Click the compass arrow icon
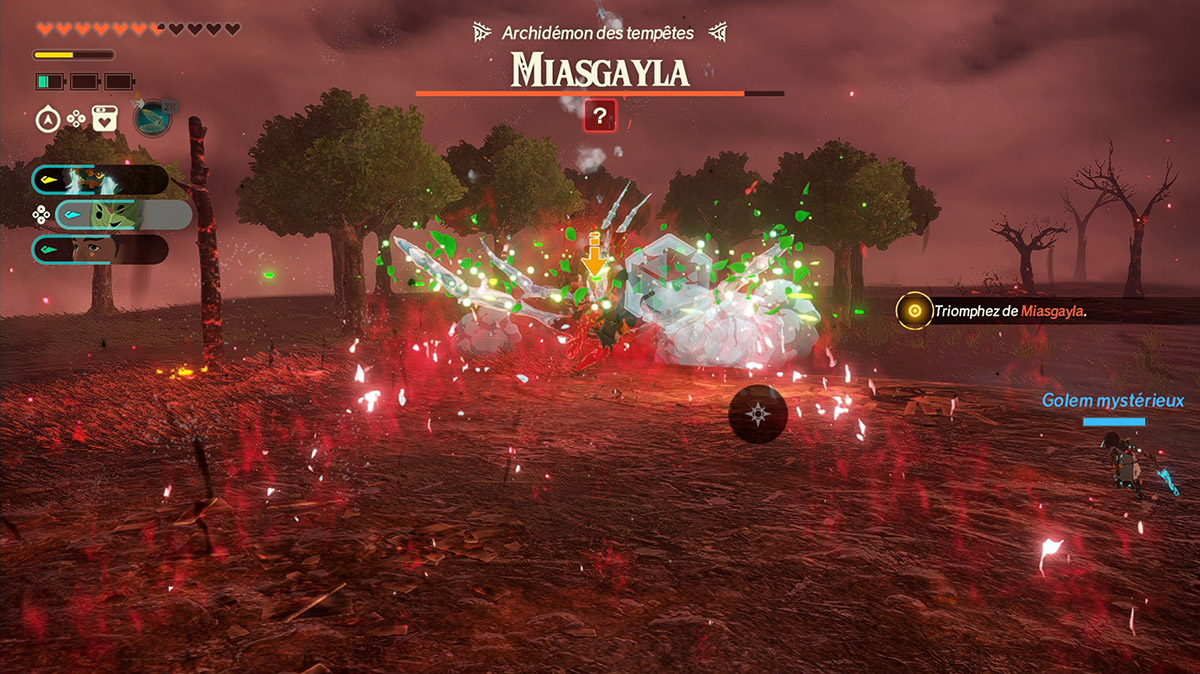The width and height of the screenshot is (1200, 674). (x=47, y=119)
